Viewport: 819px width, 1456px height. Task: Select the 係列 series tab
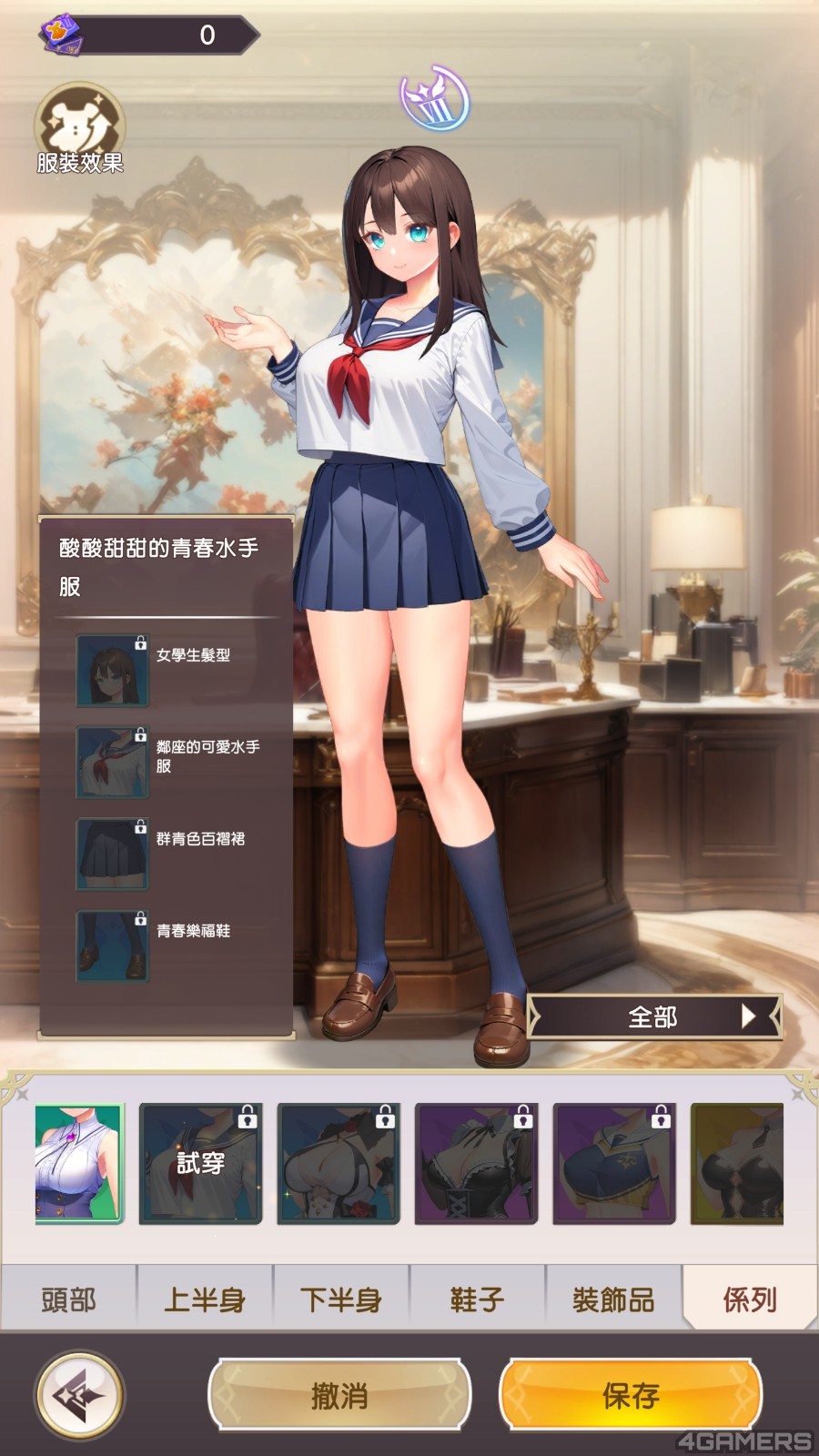750,1299
